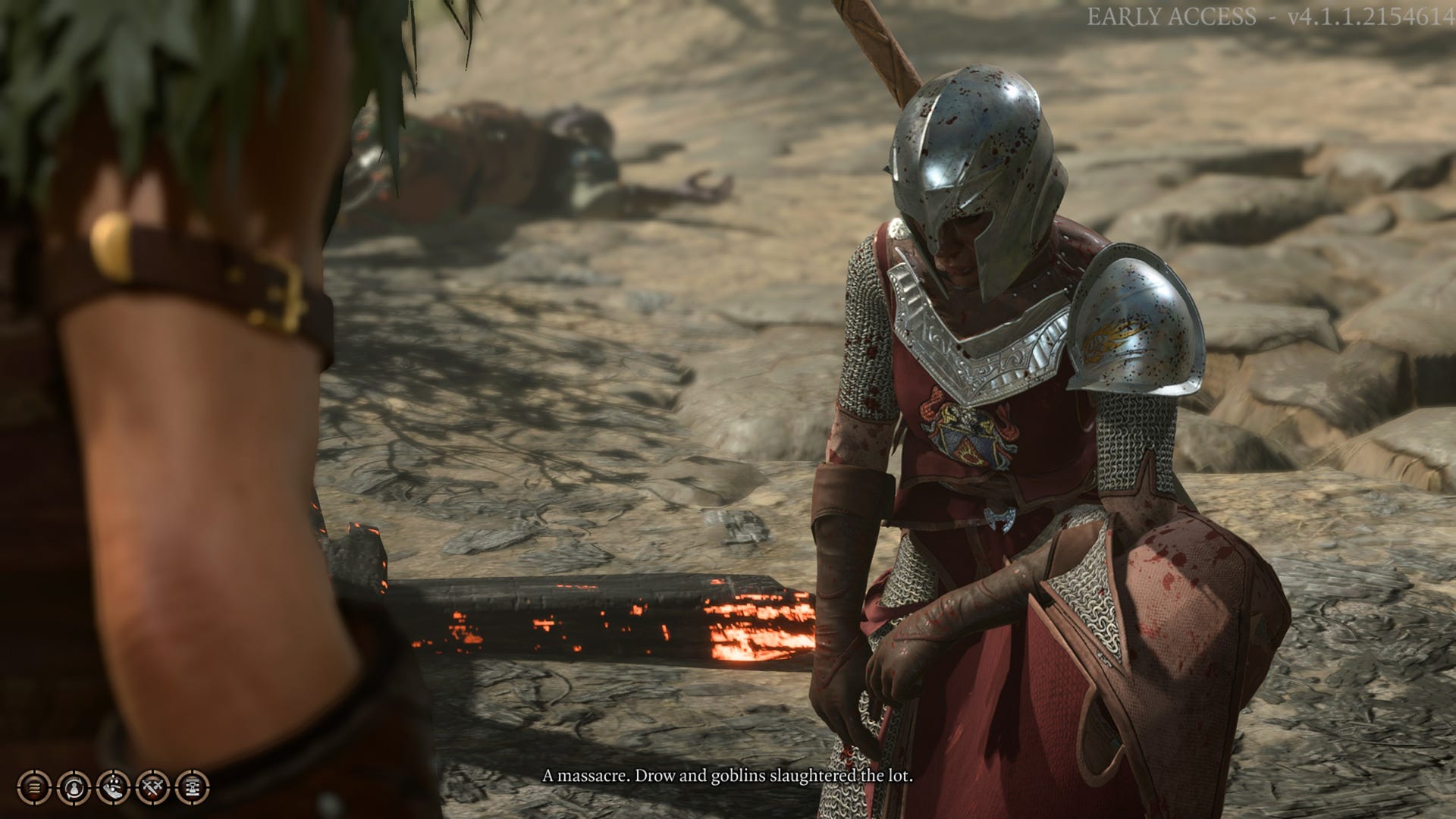The height and width of the screenshot is (819, 1456).
Task: Click the crossed swords icon
Action: coord(152,786)
